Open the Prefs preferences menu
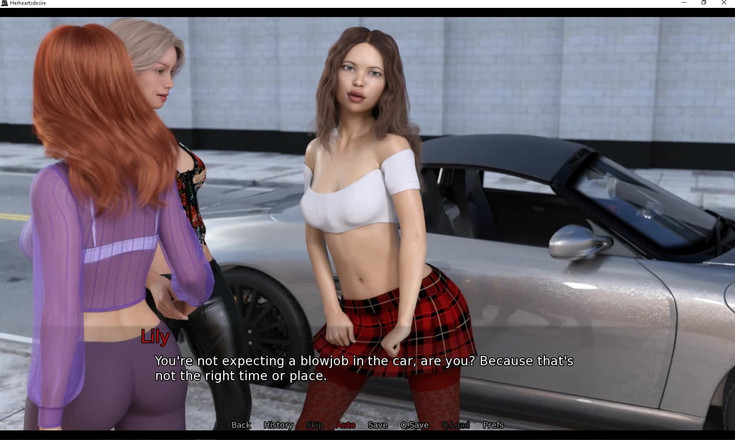This screenshot has height=440, width=735. (x=493, y=425)
